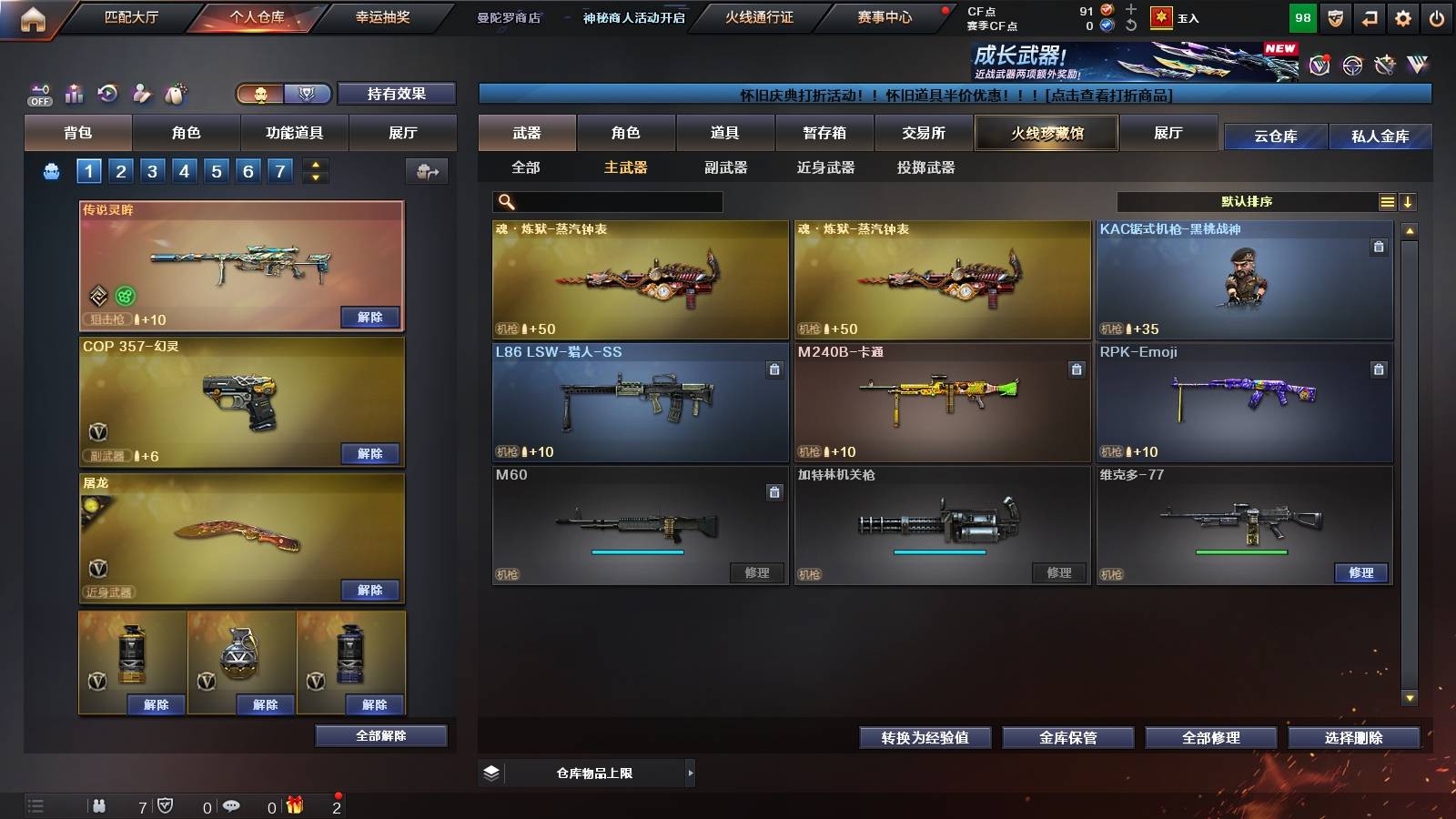Click the 持有效果 button

[x=397, y=94]
